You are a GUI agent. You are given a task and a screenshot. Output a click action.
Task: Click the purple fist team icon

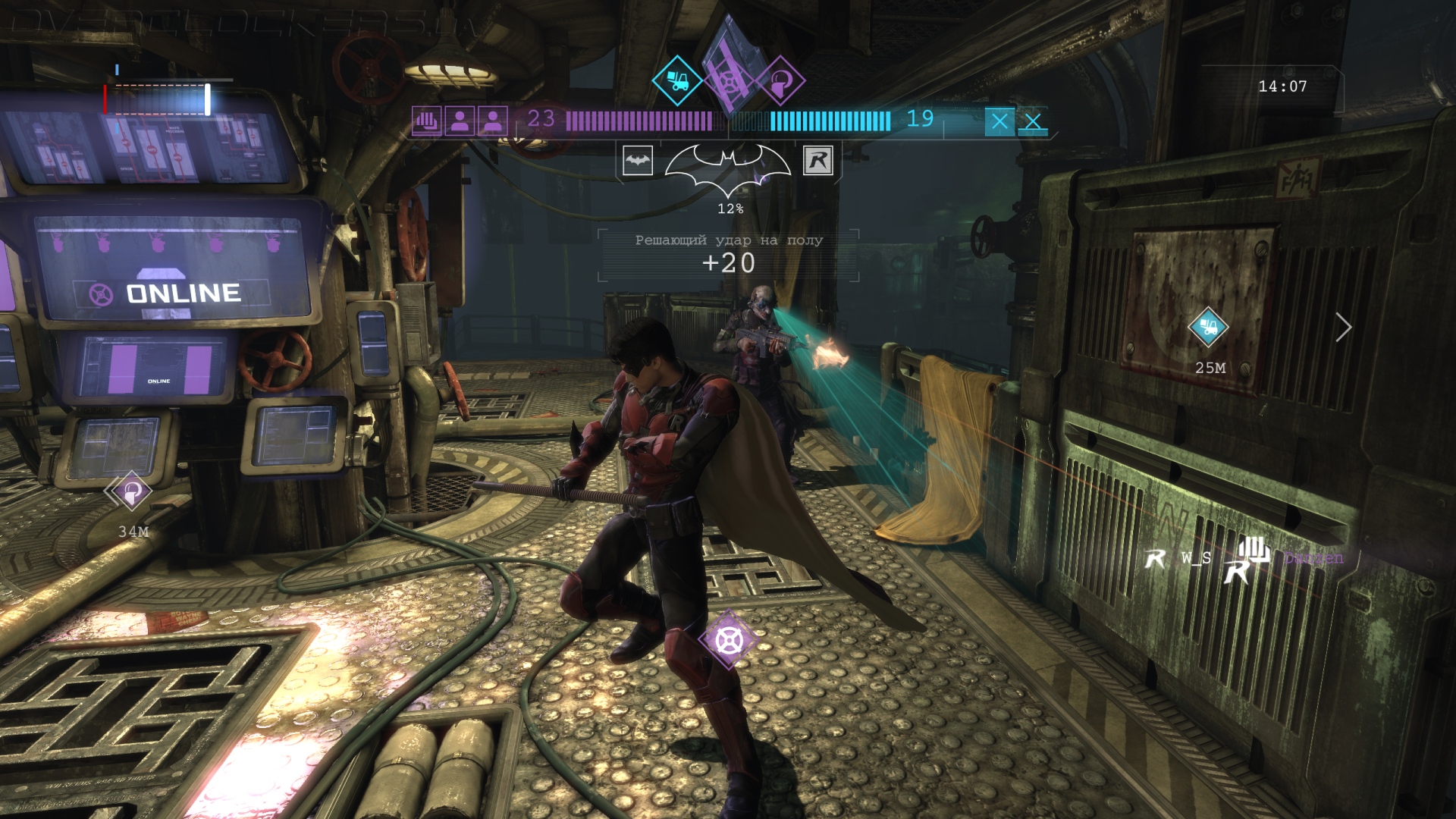426,121
